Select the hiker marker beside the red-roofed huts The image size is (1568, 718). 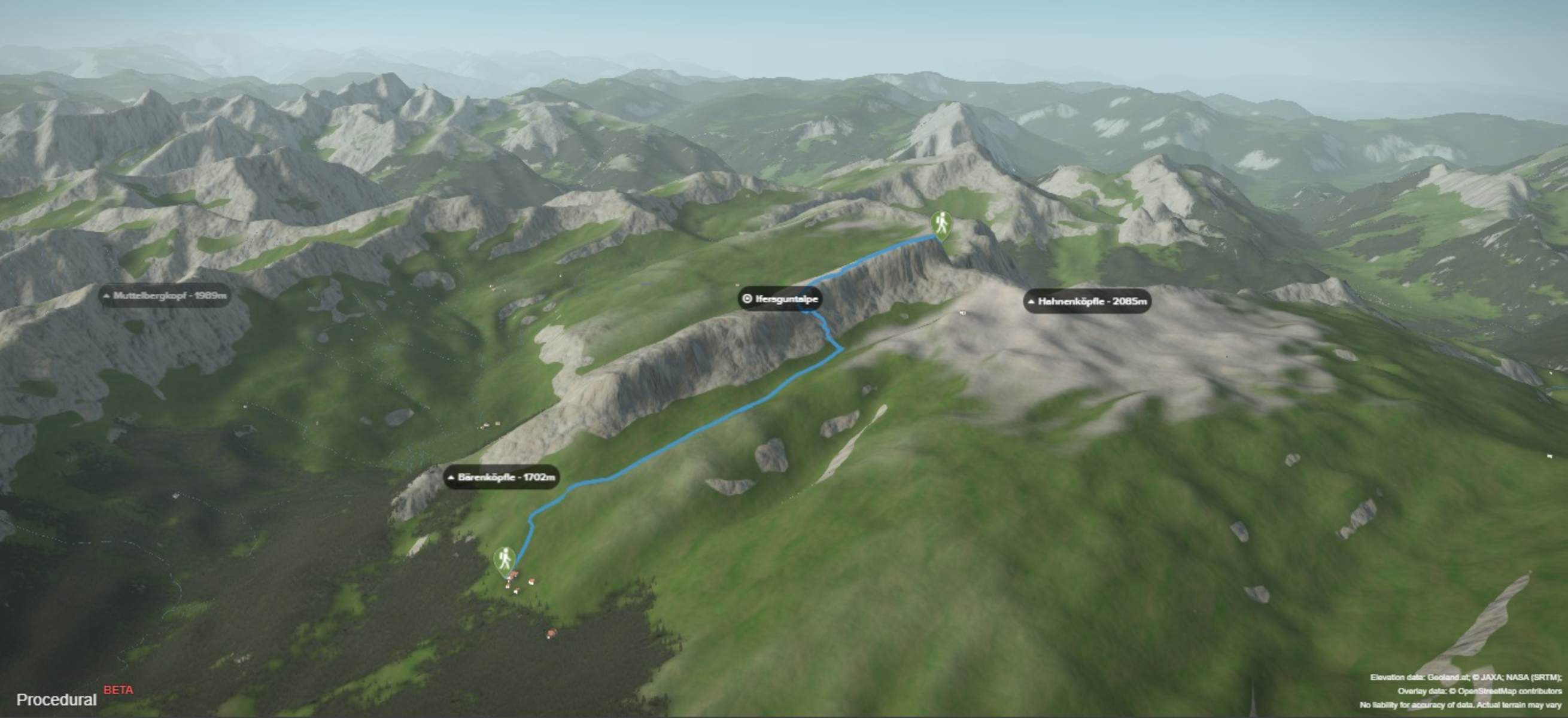point(504,559)
